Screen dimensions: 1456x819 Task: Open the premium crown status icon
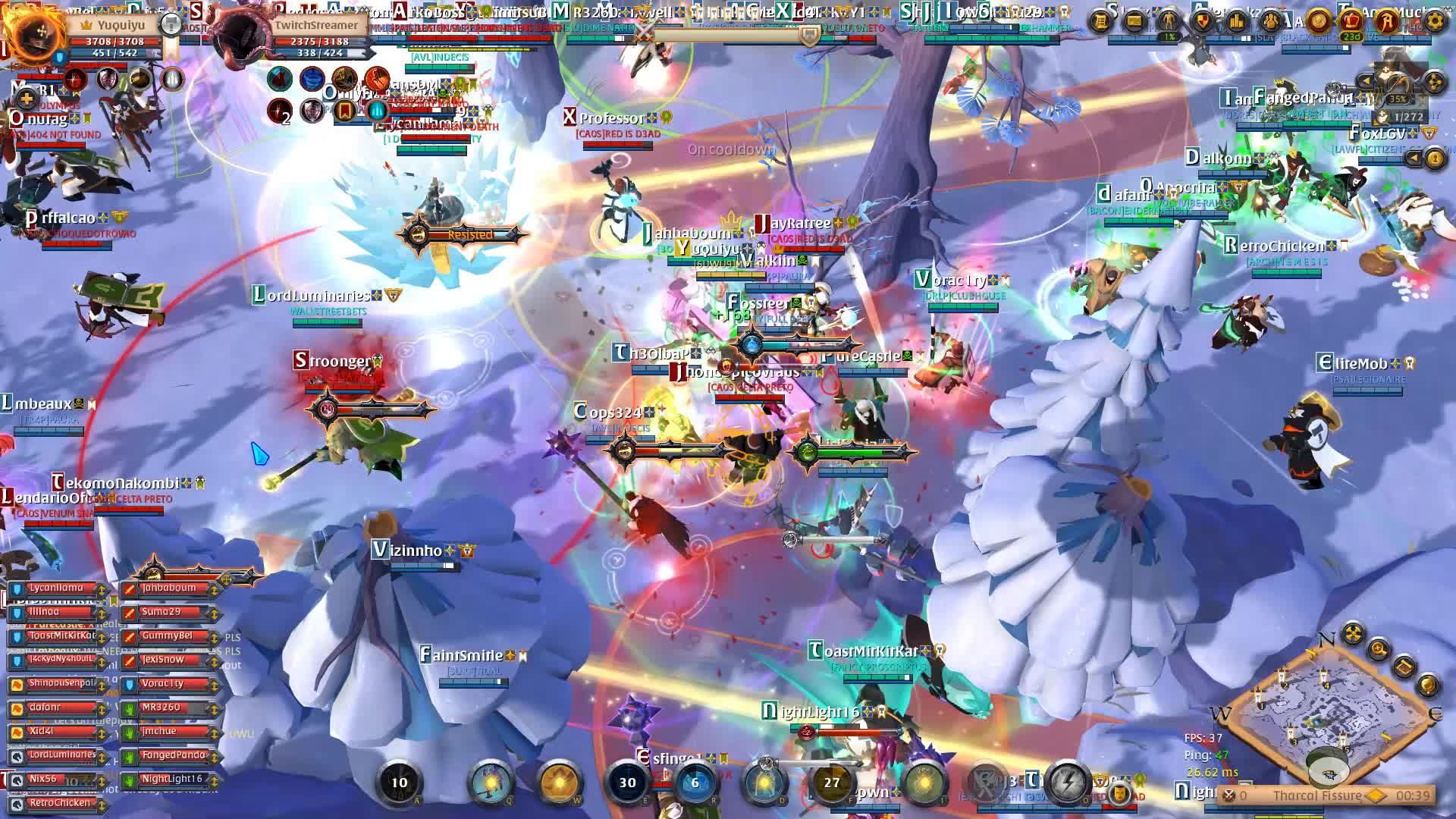1351,20
